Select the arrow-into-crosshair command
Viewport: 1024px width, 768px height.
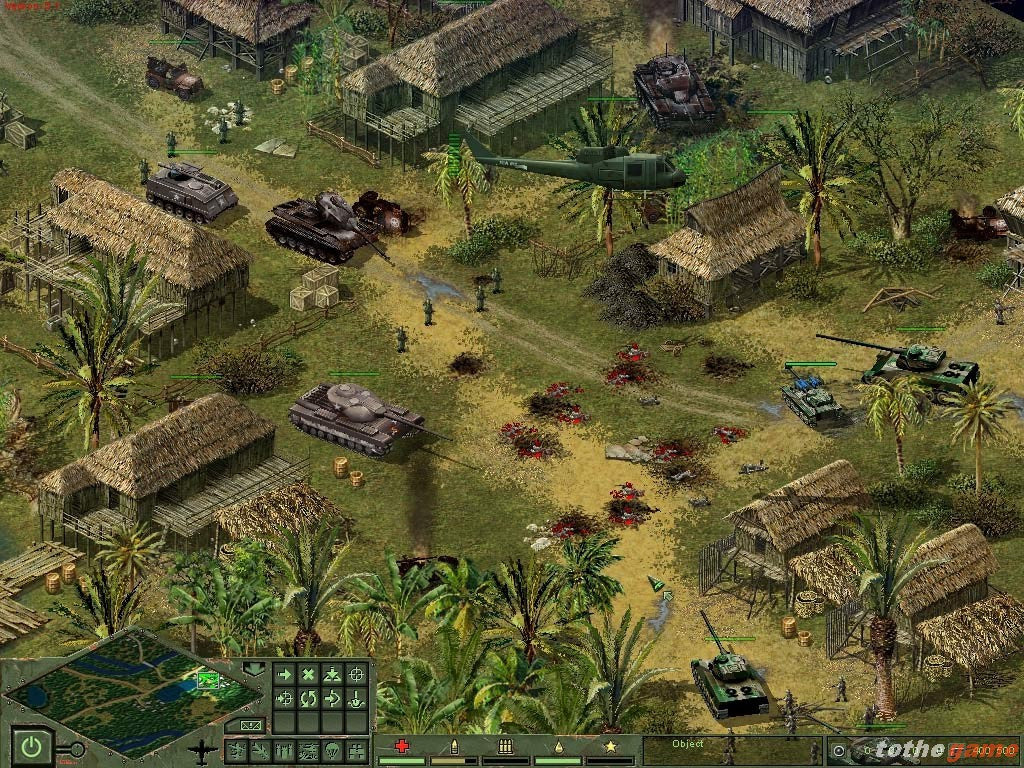(284, 698)
